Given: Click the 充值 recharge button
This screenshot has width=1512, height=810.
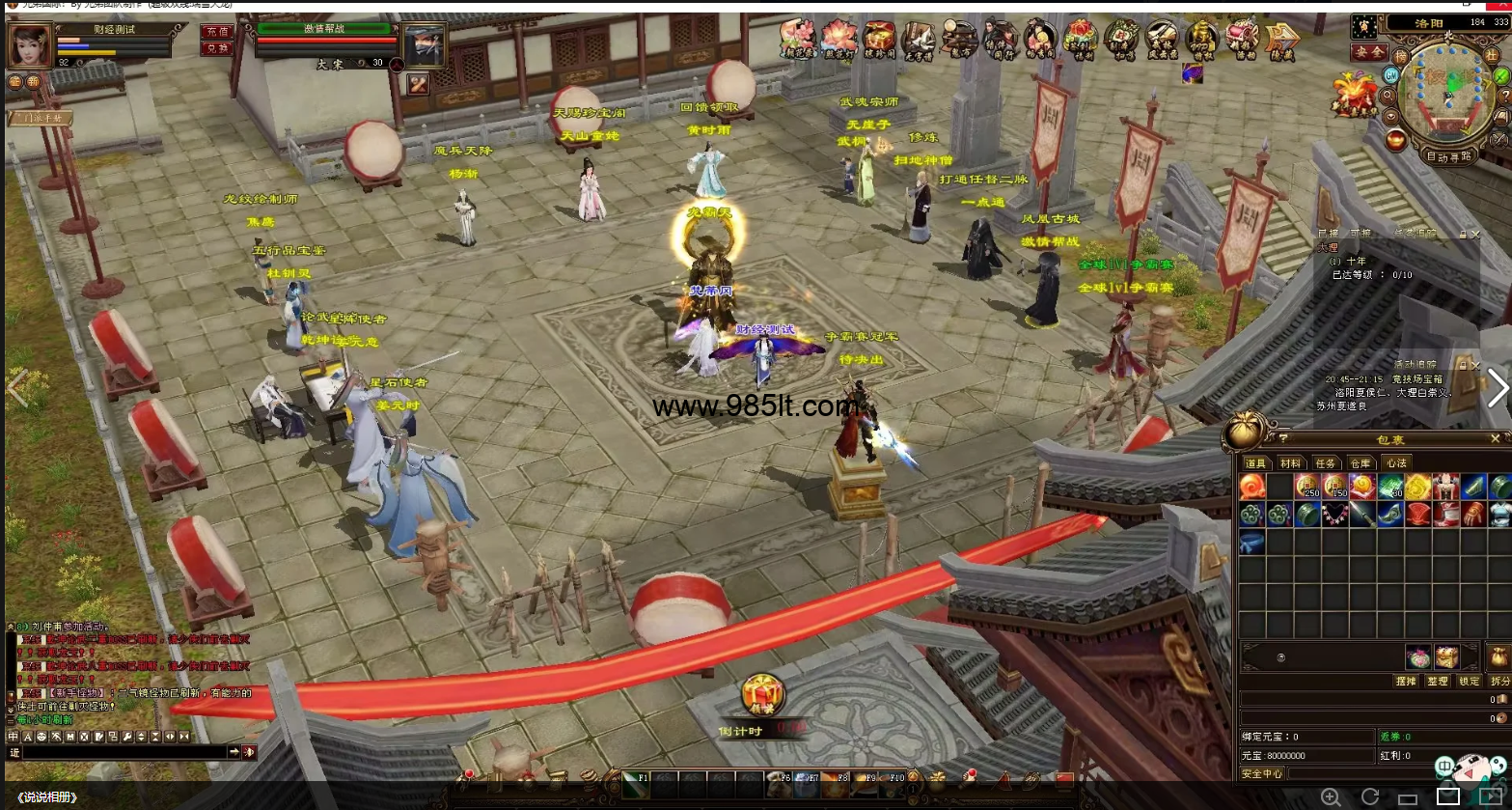Looking at the screenshot, I should pyautogui.click(x=217, y=32).
